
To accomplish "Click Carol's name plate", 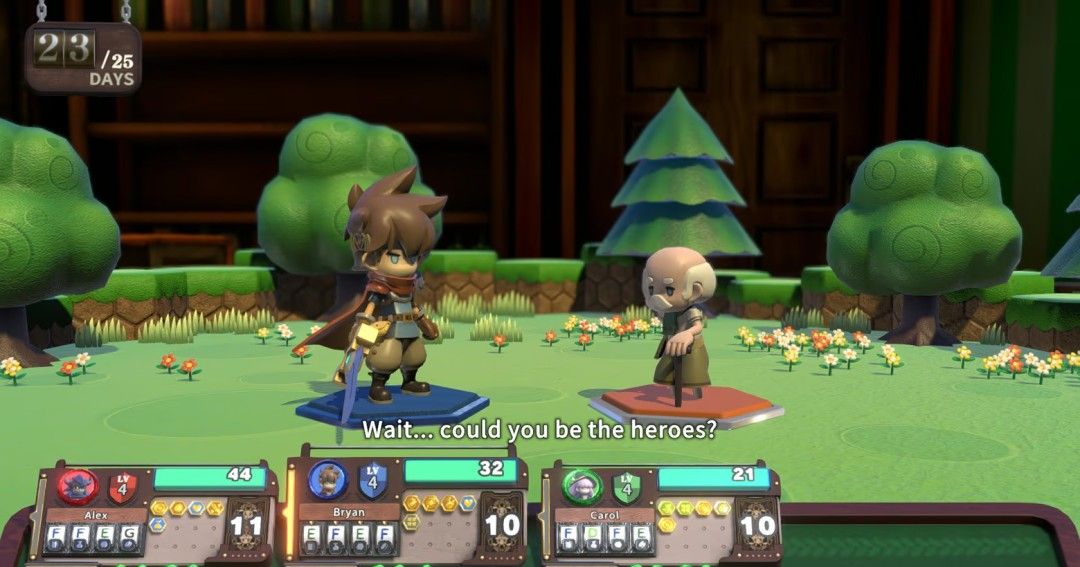I will click(x=605, y=515).
